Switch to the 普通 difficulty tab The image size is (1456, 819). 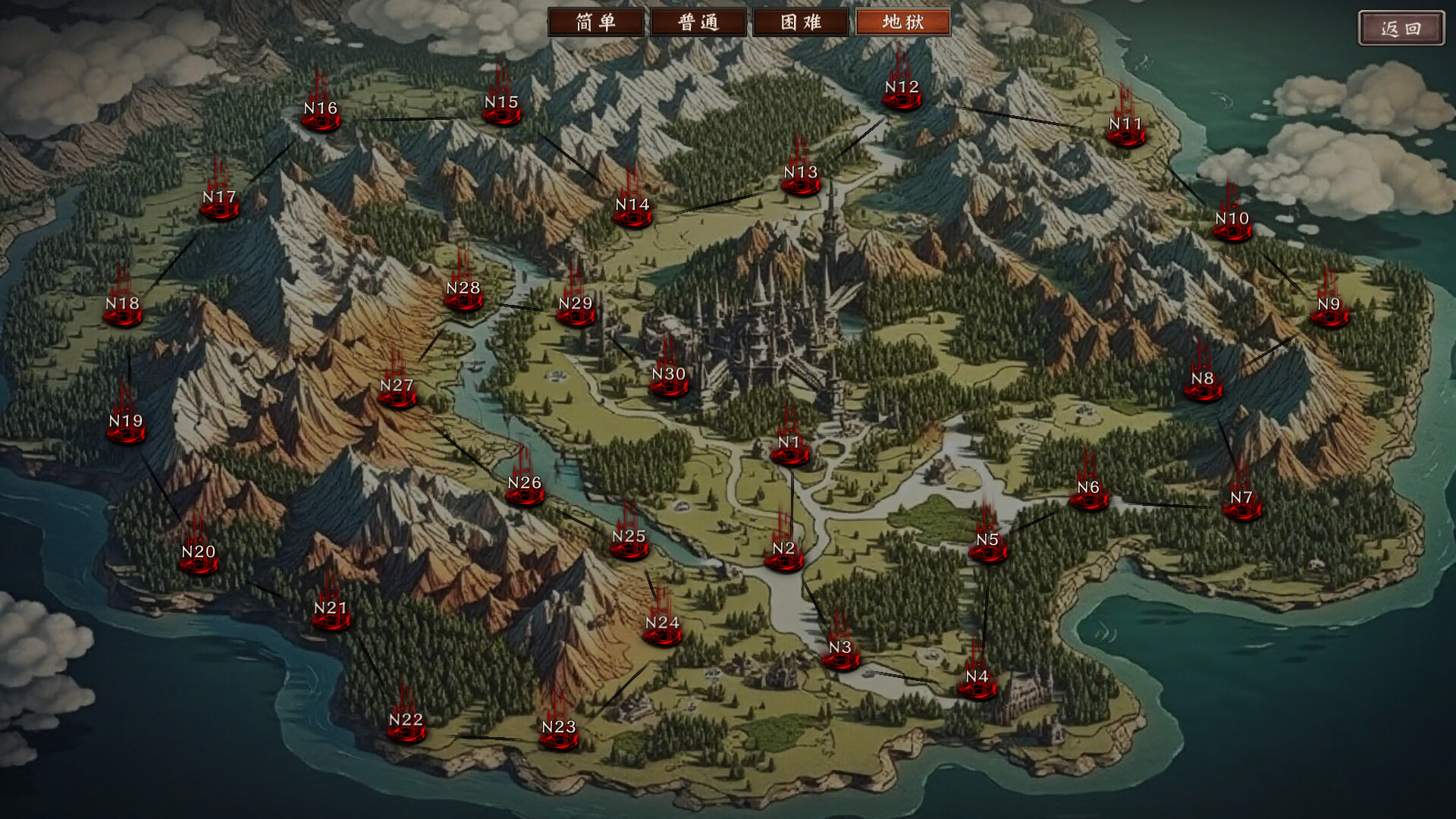[x=696, y=22]
